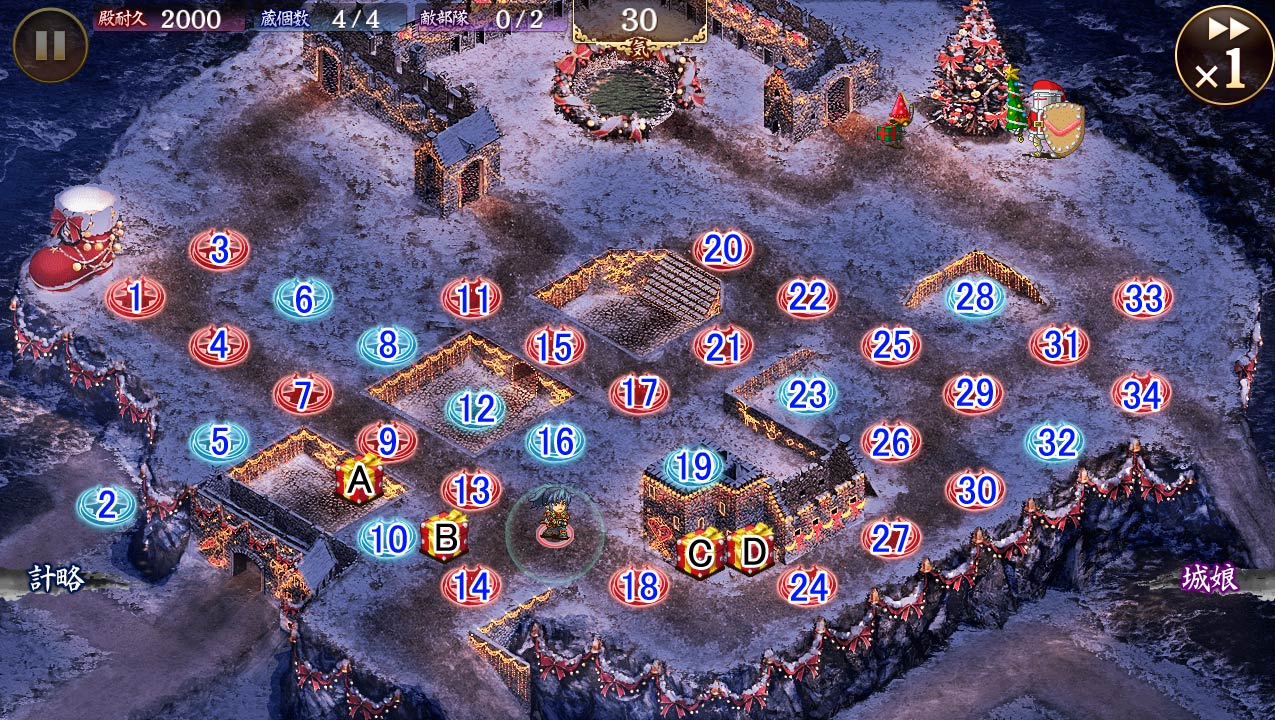This screenshot has height=720, width=1275.
Task: Pause the game with the pause button
Action: tap(49, 45)
